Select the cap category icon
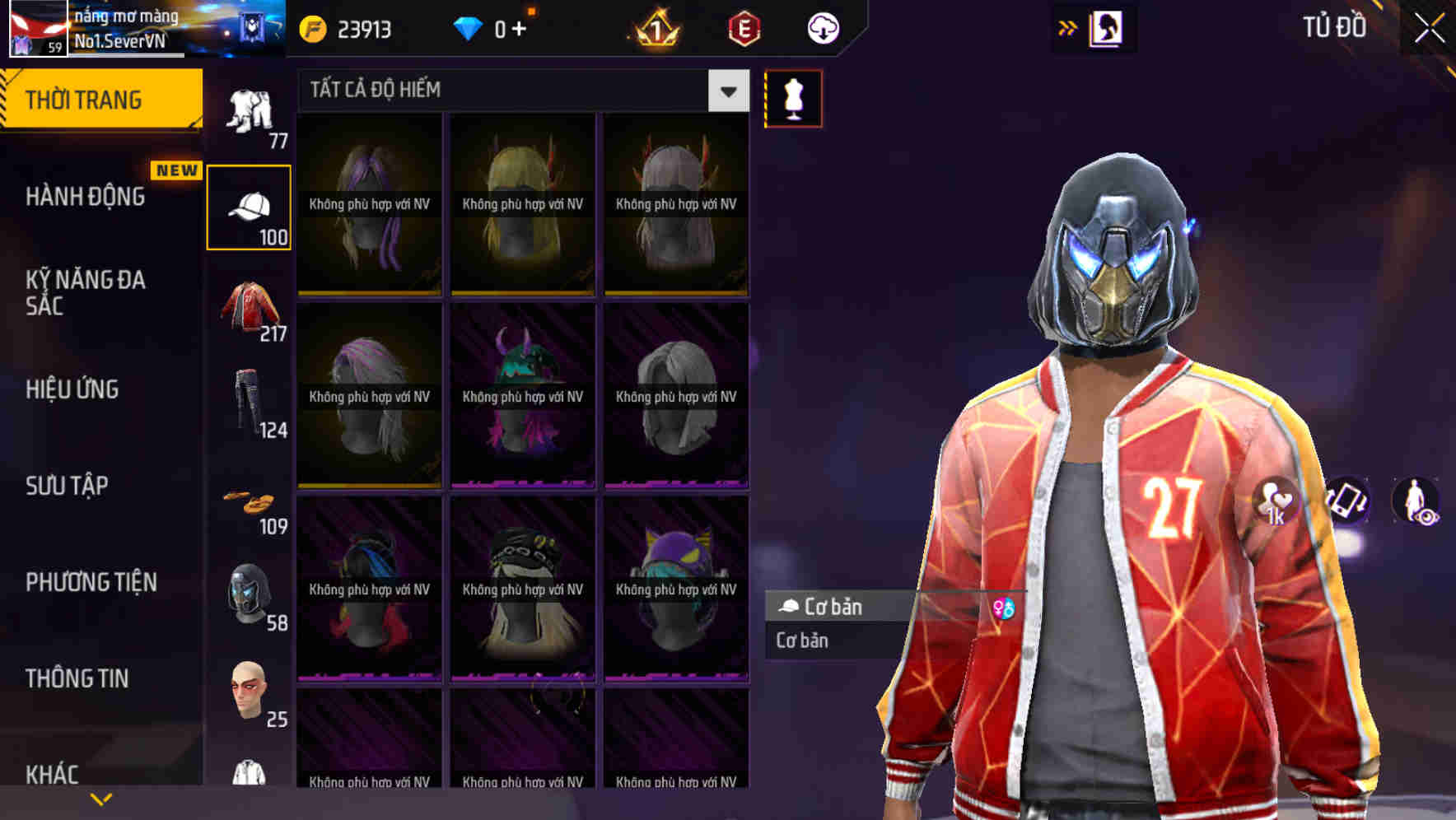Viewport: 1456px width, 820px height. tap(250, 204)
